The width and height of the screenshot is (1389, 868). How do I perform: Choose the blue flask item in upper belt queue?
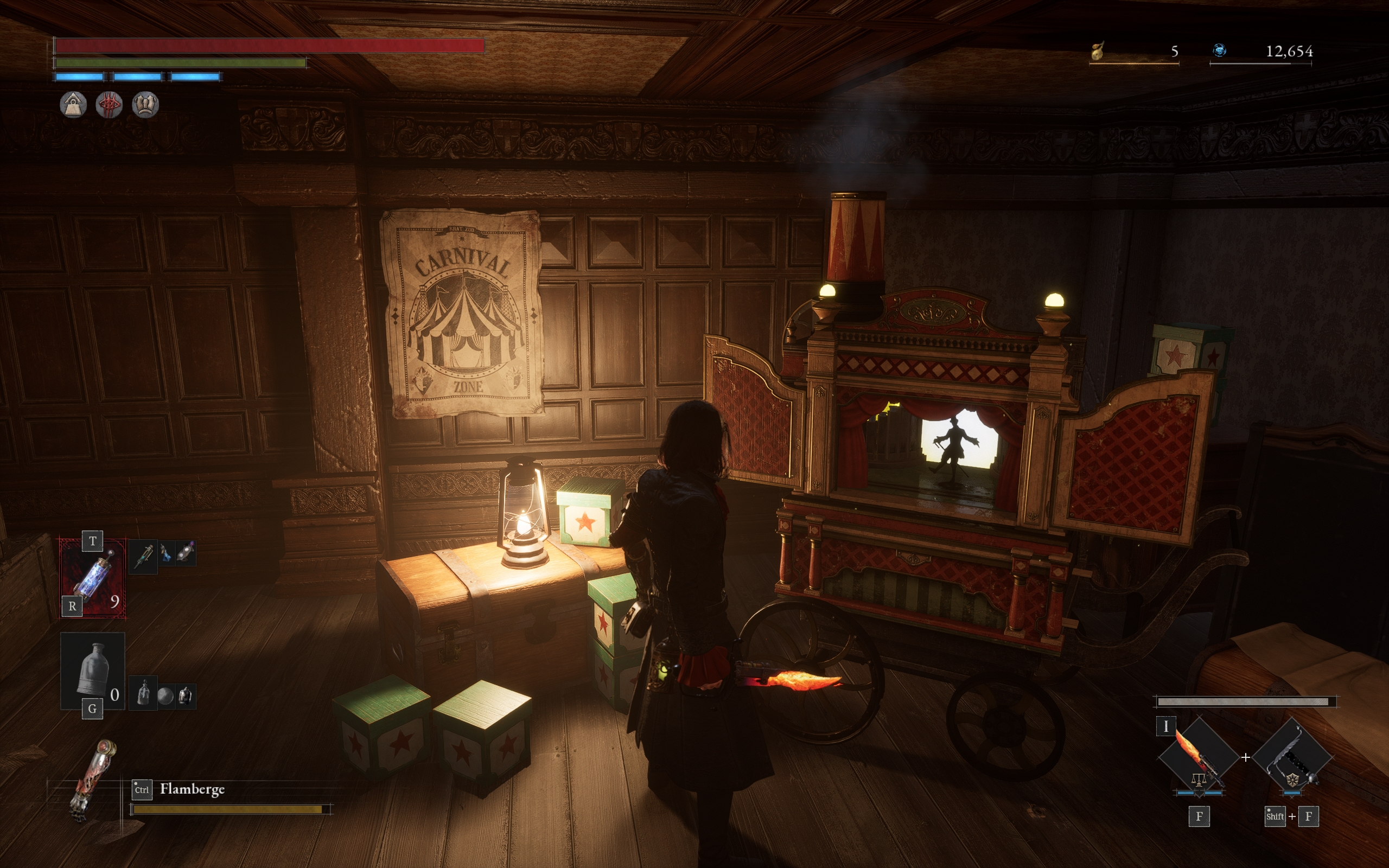click(166, 554)
